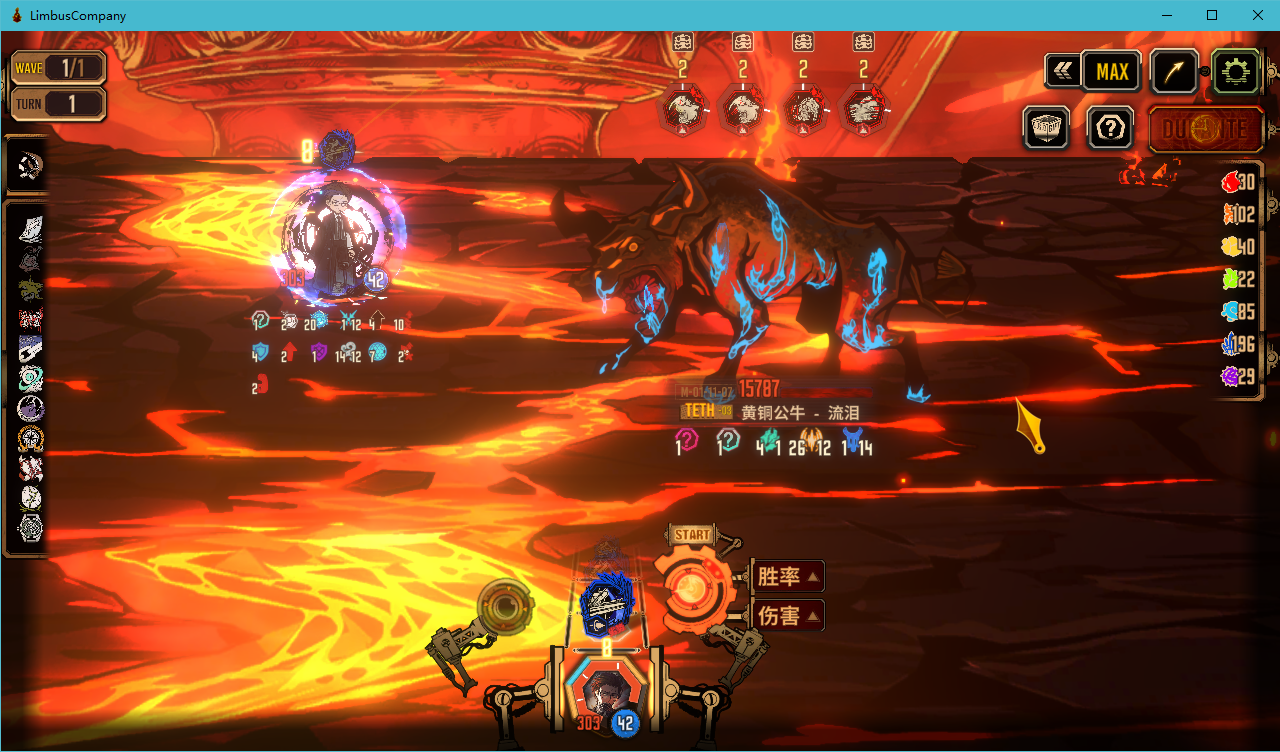The image size is (1280, 752).
Task: Close the LimbusCompany window
Action: (x=1257, y=15)
